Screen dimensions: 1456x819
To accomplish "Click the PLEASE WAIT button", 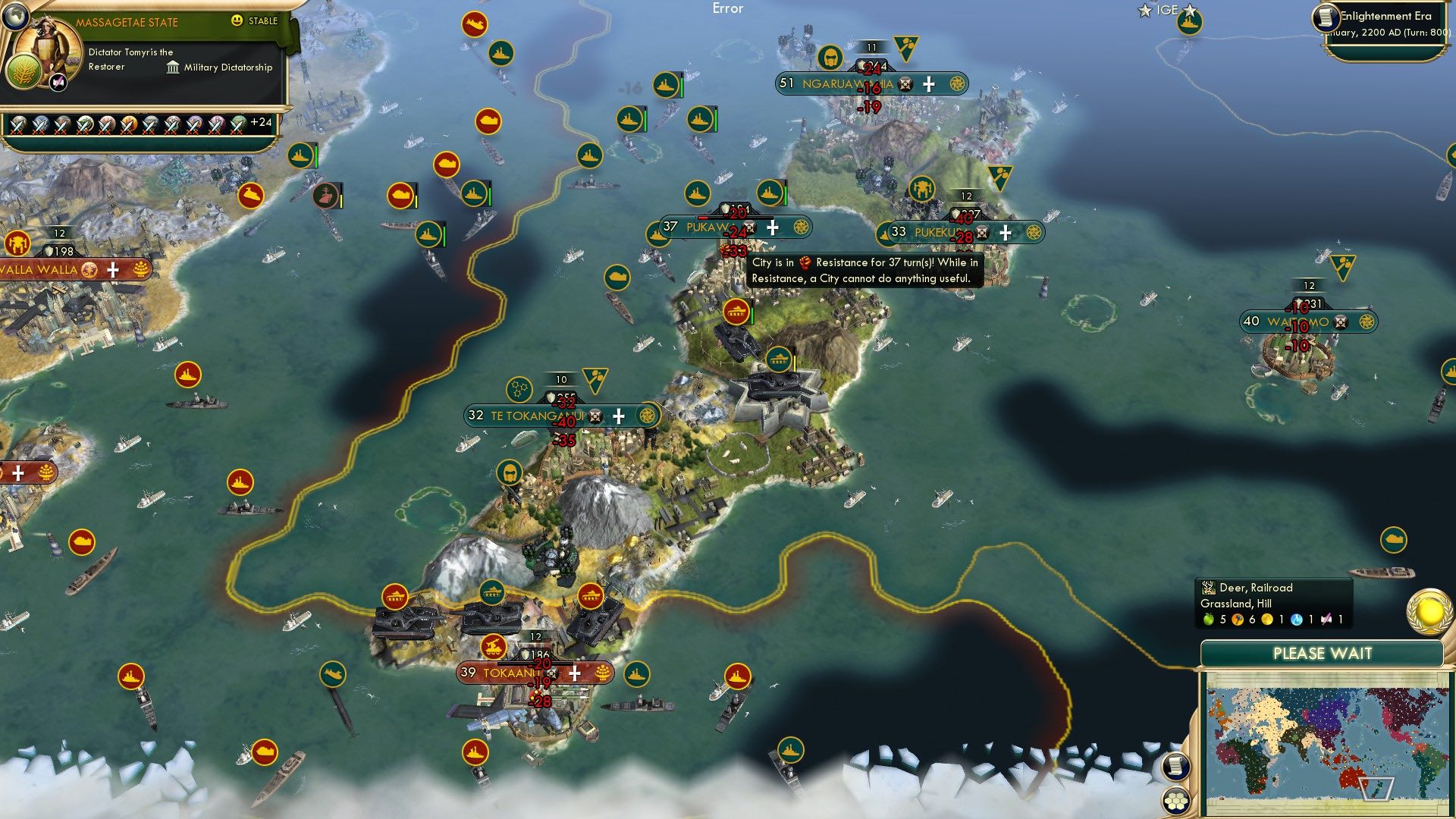I will 1323,653.
